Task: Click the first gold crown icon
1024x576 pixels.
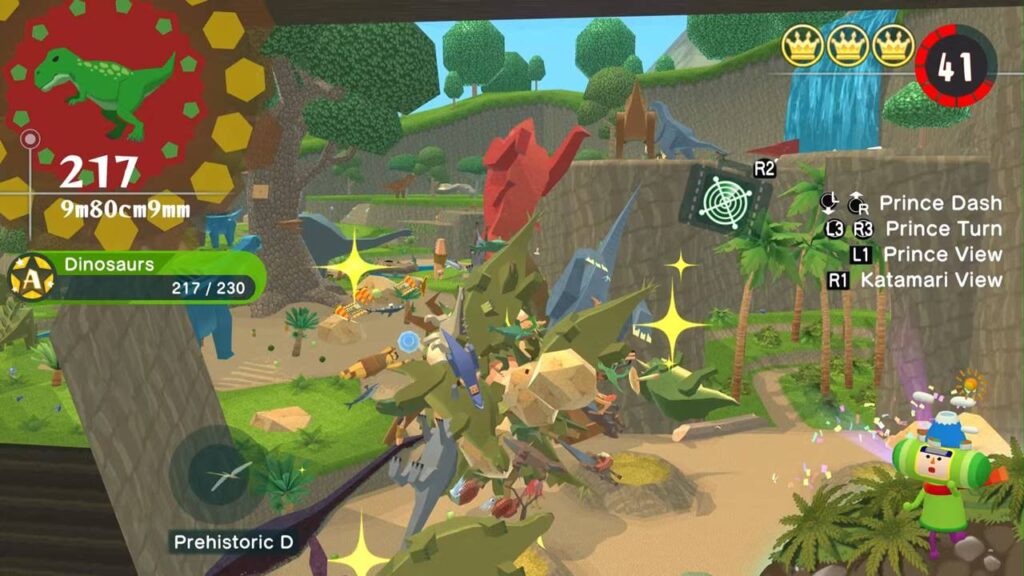Action: pyautogui.click(x=802, y=47)
